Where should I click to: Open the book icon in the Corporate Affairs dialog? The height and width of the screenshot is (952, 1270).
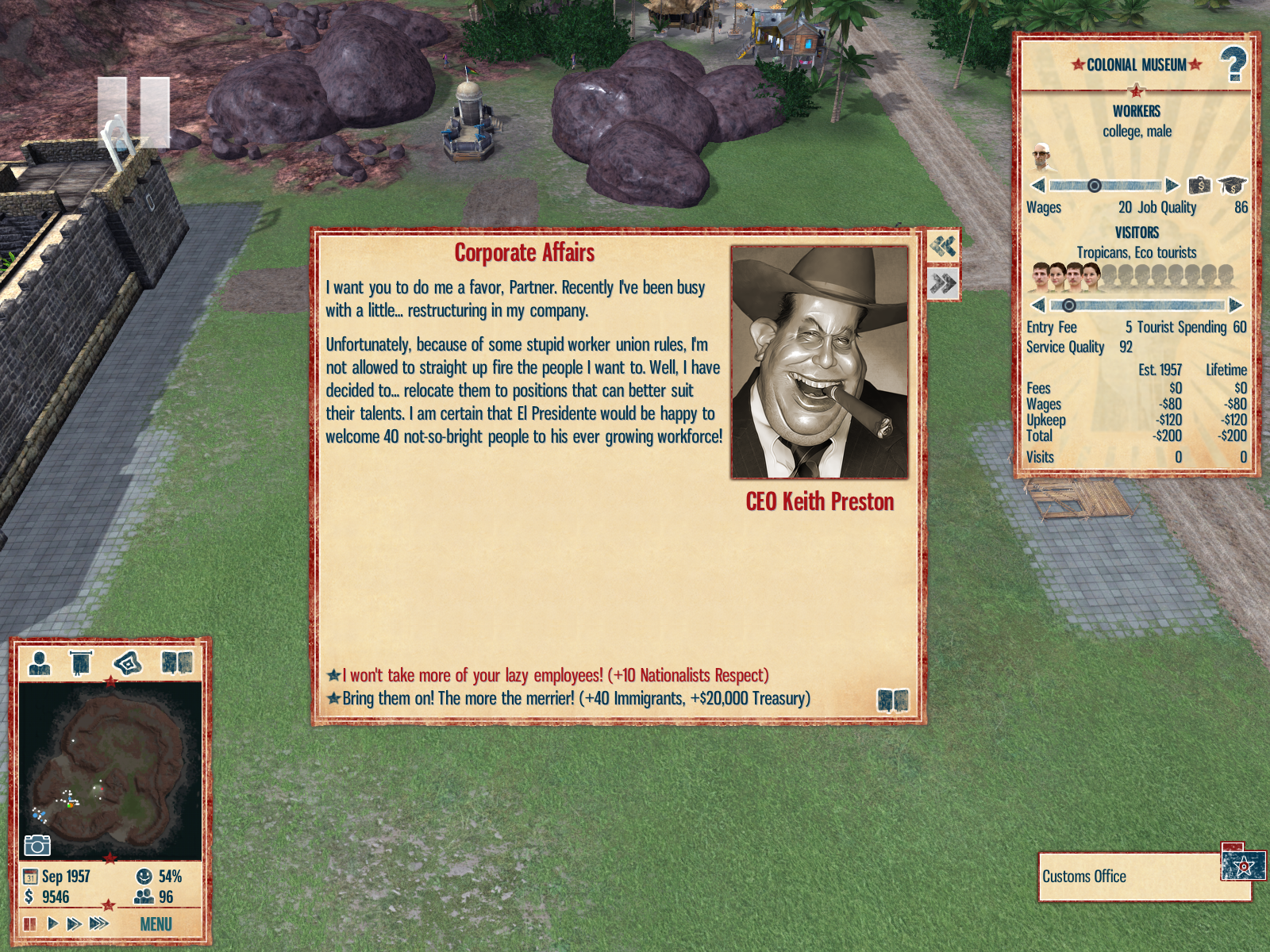[892, 700]
